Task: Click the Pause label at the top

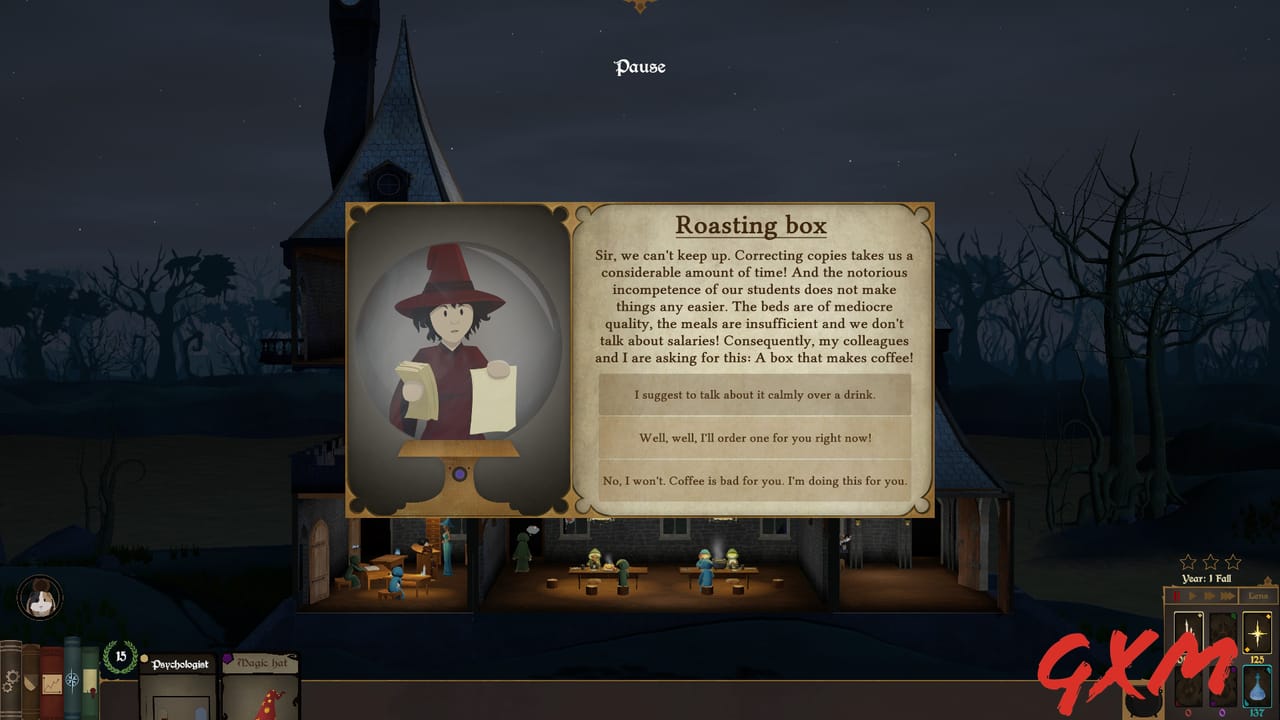Action: pyautogui.click(x=638, y=67)
